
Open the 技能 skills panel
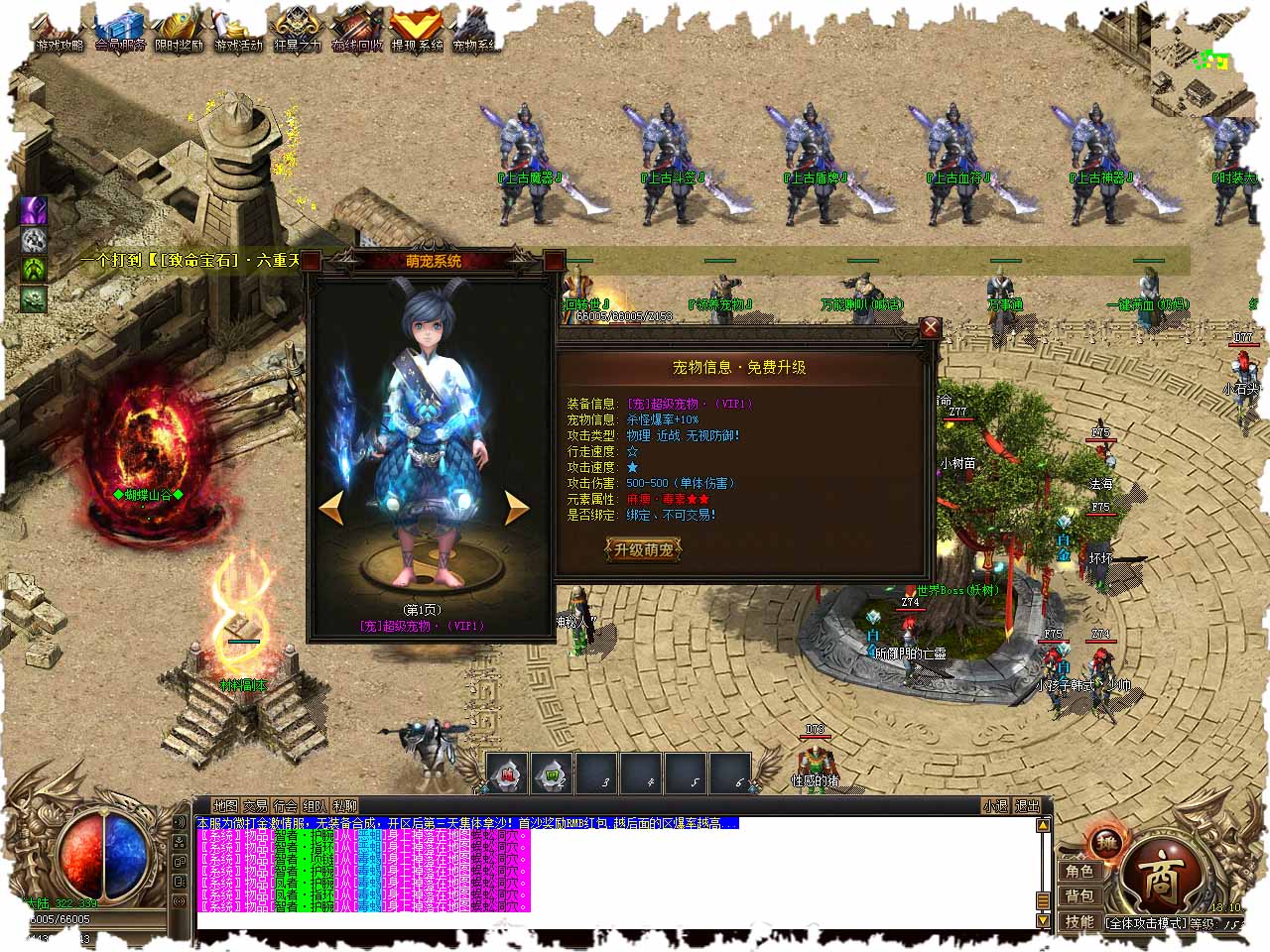tap(1079, 921)
